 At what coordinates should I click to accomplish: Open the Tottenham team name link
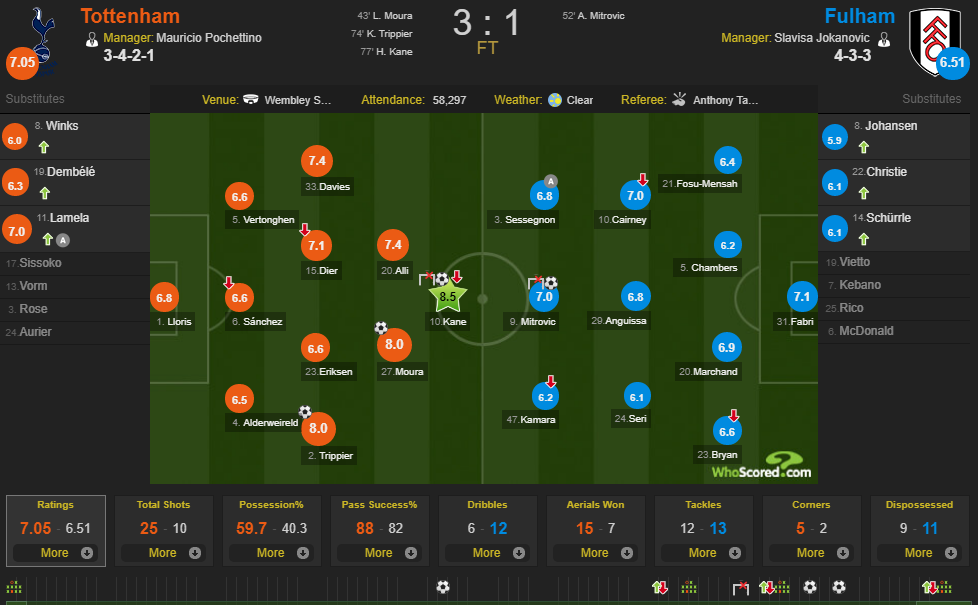coord(130,16)
